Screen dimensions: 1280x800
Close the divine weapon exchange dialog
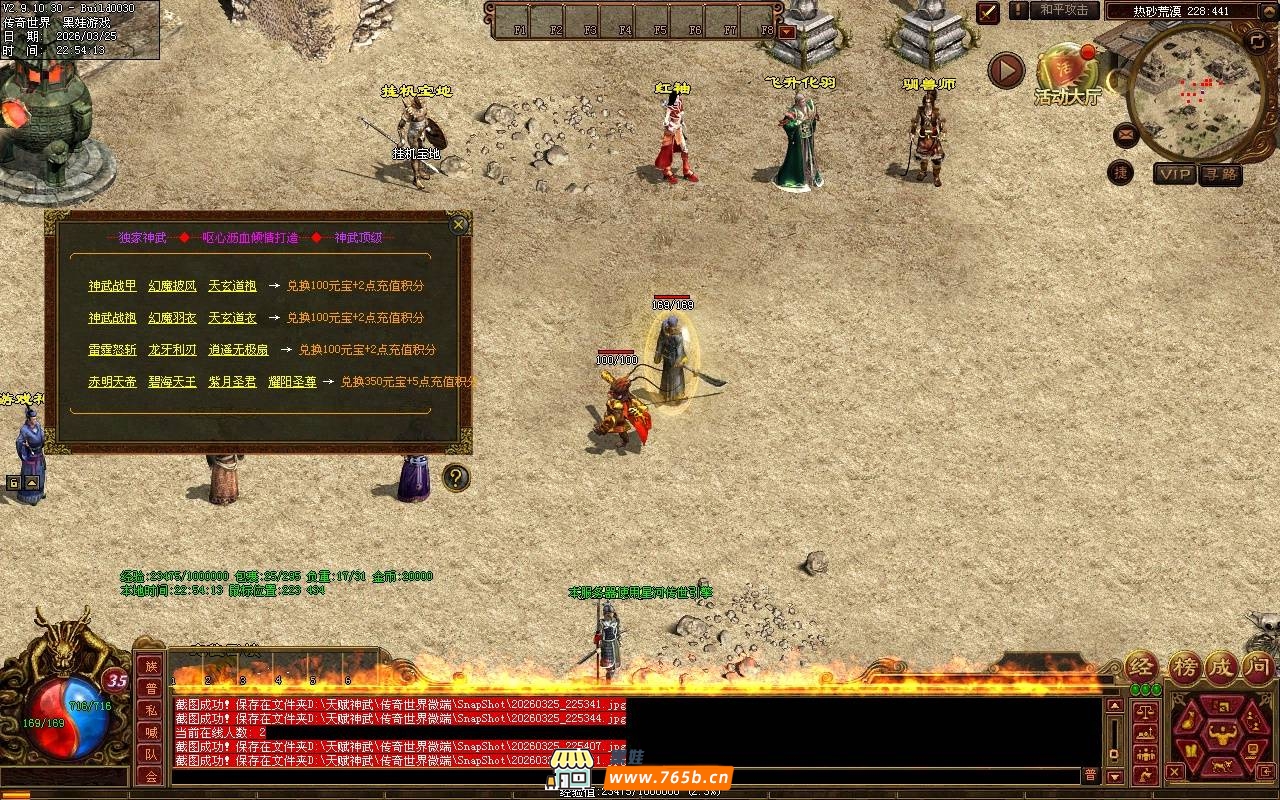tap(459, 224)
